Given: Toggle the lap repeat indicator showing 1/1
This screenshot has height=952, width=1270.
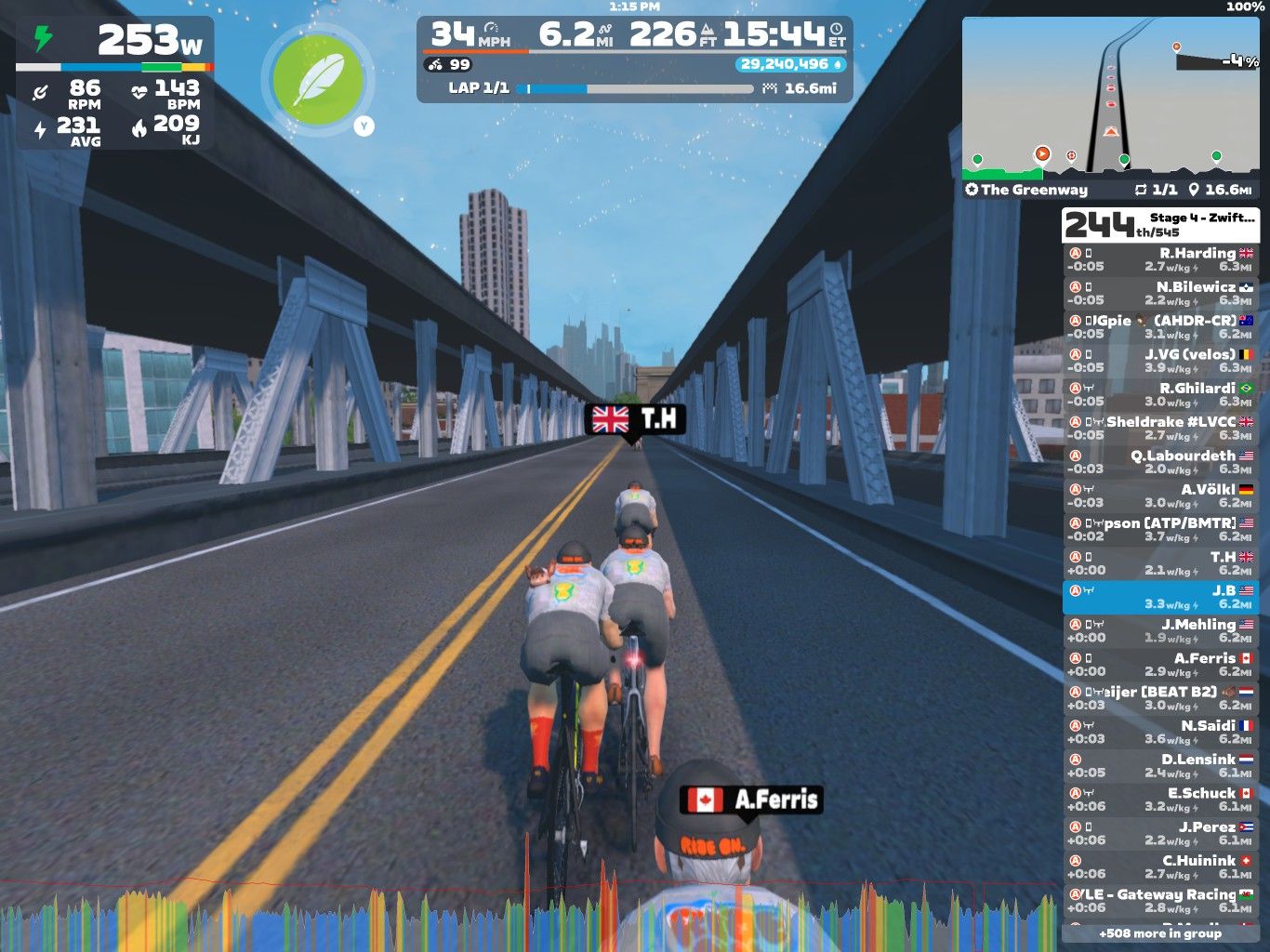Looking at the screenshot, I should (x=1142, y=190).
